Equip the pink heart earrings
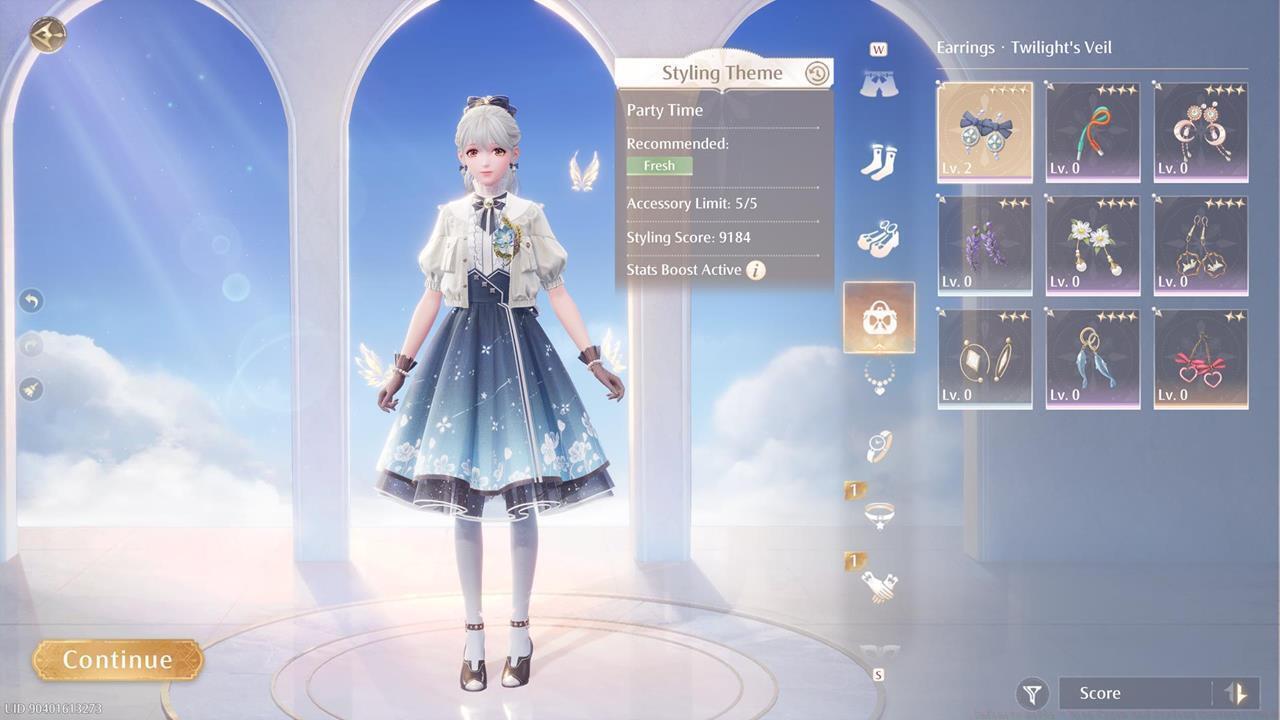 pos(1199,358)
